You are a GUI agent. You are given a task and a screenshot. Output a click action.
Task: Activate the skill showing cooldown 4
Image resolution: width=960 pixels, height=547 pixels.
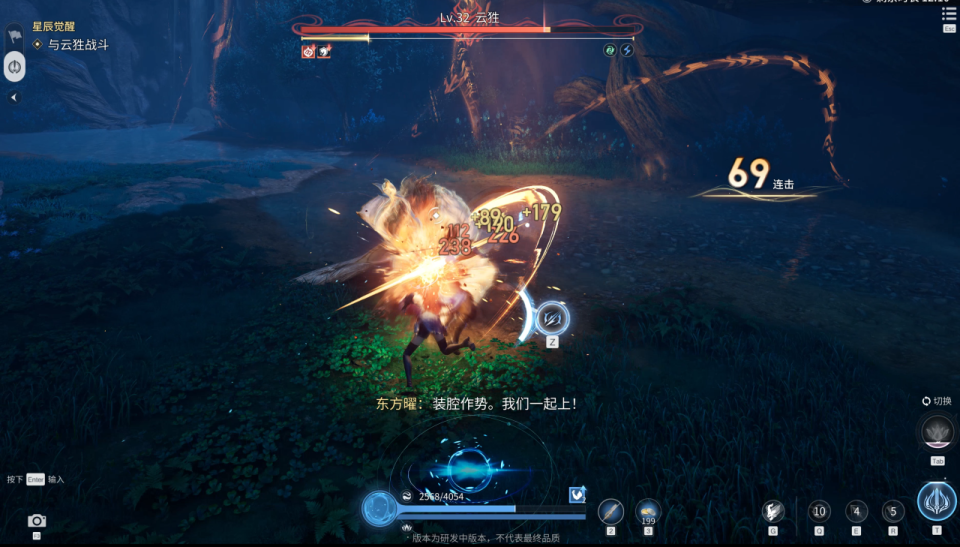tap(856, 510)
